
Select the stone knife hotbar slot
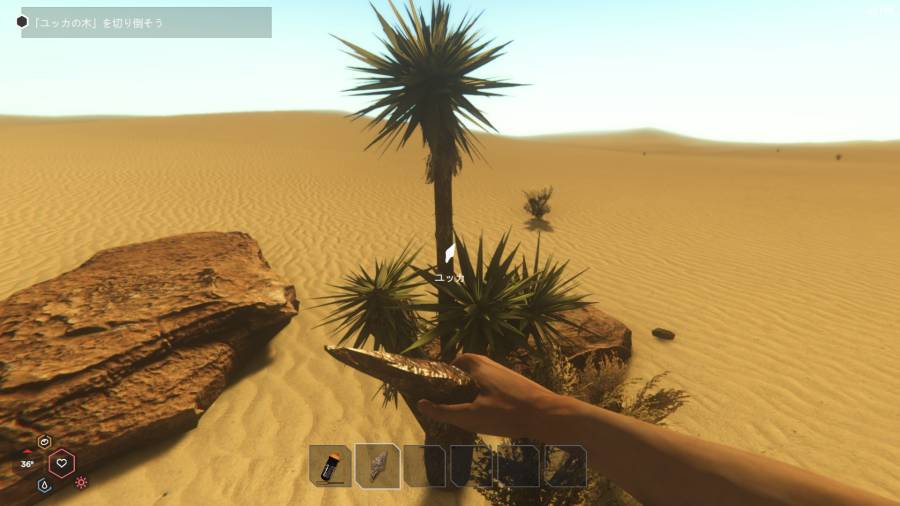(378, 466)
